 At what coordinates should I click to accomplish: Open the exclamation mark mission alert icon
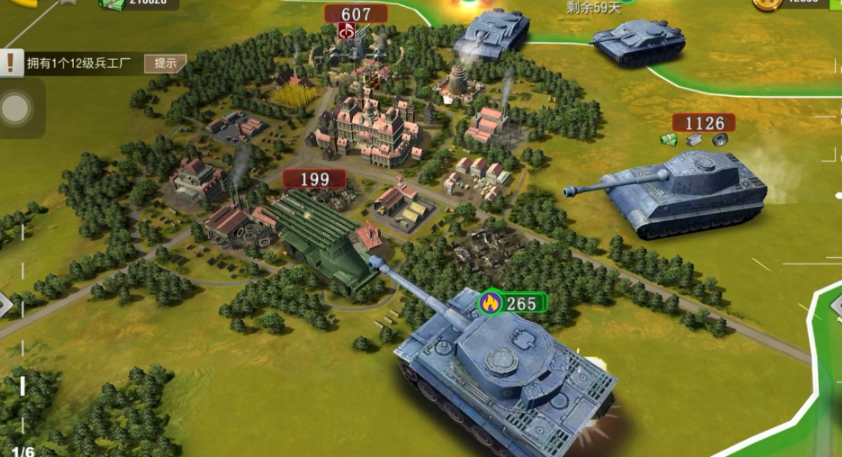click(11, 63)
